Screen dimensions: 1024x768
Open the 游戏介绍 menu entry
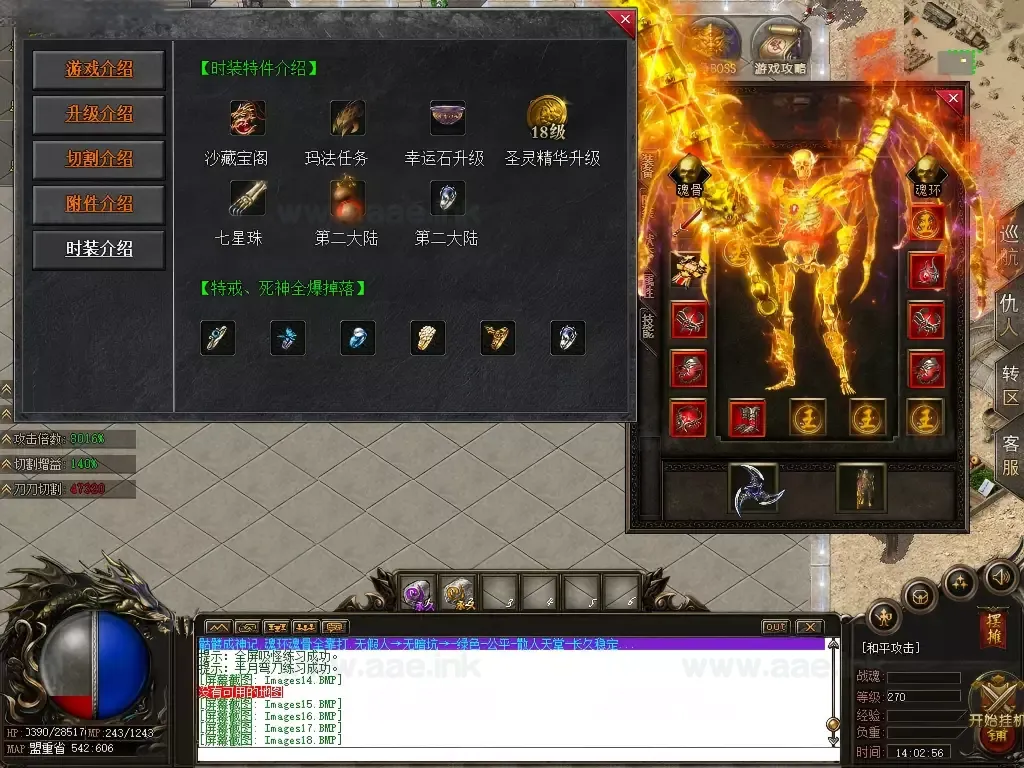99,70
